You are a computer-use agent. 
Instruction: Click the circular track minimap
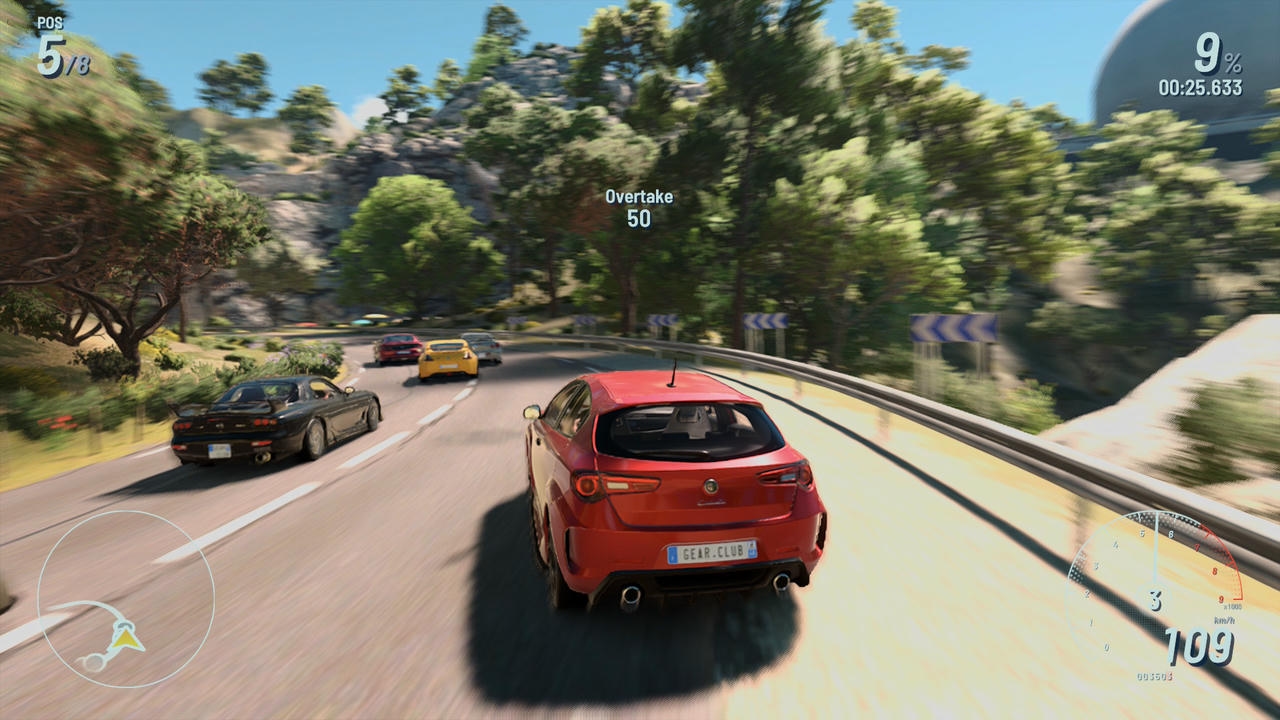pyautogui.click(x=126, y=598)
